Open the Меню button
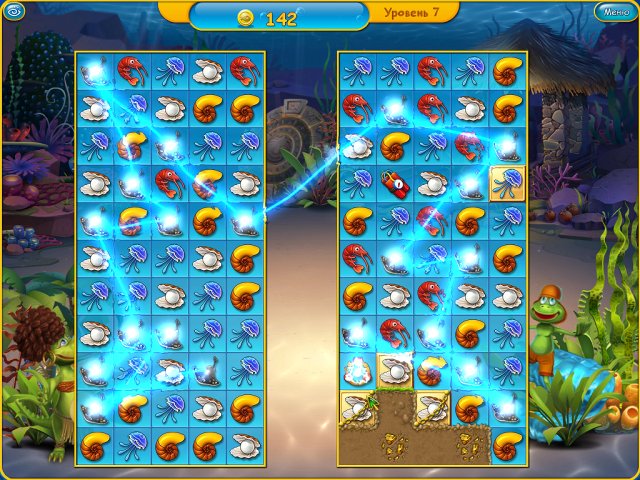Viewport: 640px width, 480px height. coord(612,12)
